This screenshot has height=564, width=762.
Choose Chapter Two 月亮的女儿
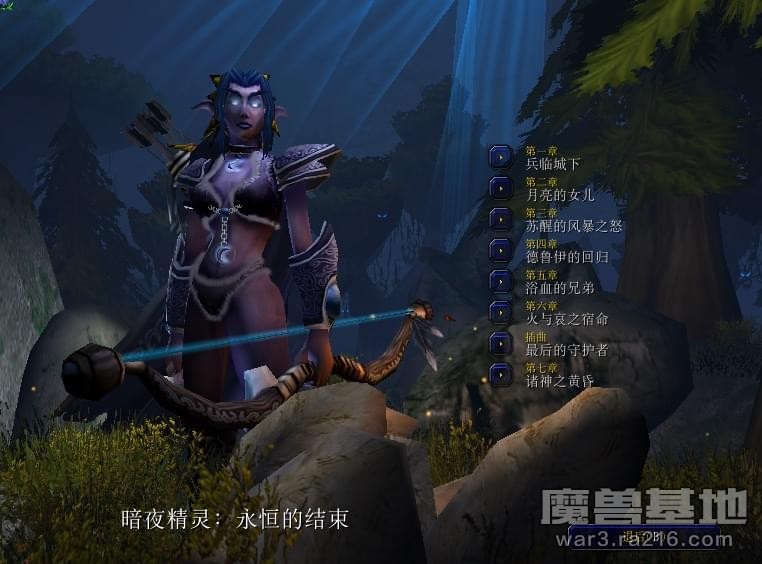[x=501, y=188]
